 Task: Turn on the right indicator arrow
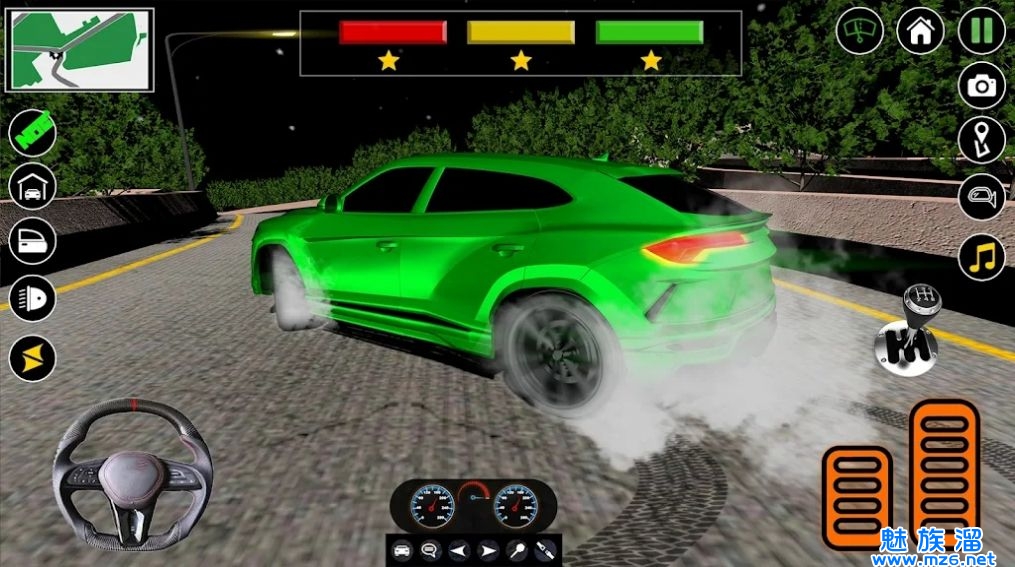pos(488,550)
